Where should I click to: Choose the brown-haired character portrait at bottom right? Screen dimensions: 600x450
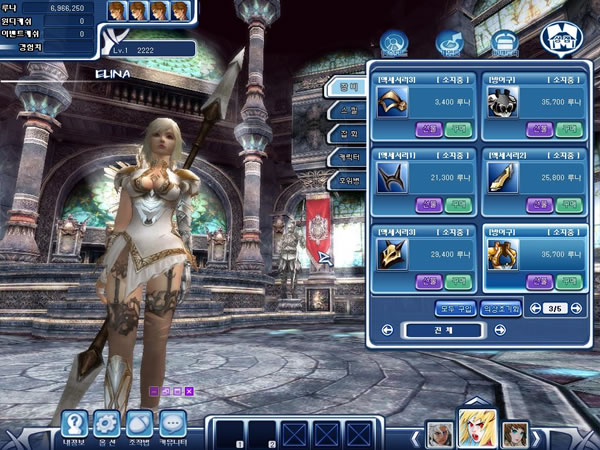click(514, 433)
